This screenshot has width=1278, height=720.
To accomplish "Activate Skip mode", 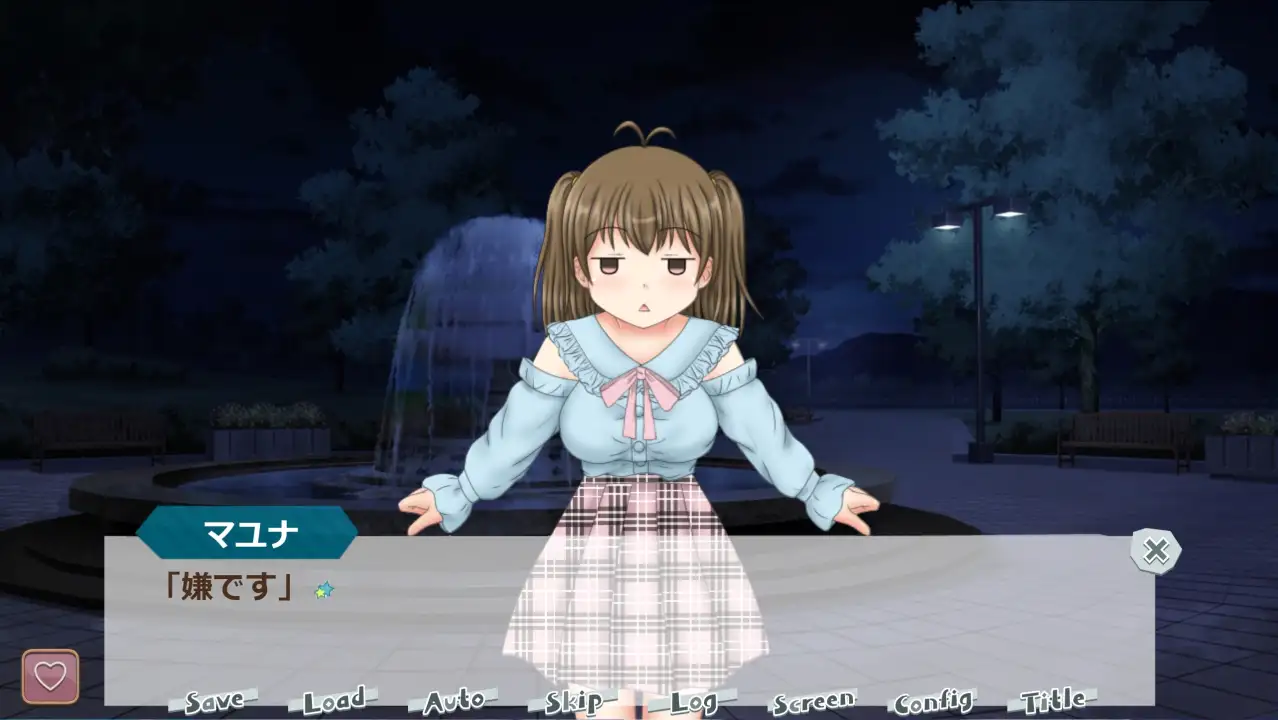I will (574, 701).
